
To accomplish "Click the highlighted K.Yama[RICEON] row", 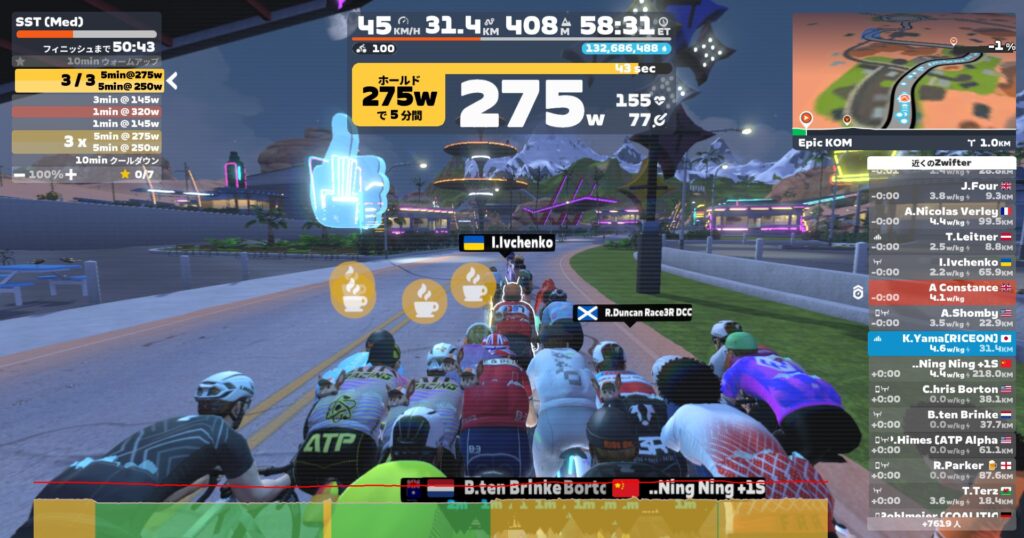I will point(941,343).
